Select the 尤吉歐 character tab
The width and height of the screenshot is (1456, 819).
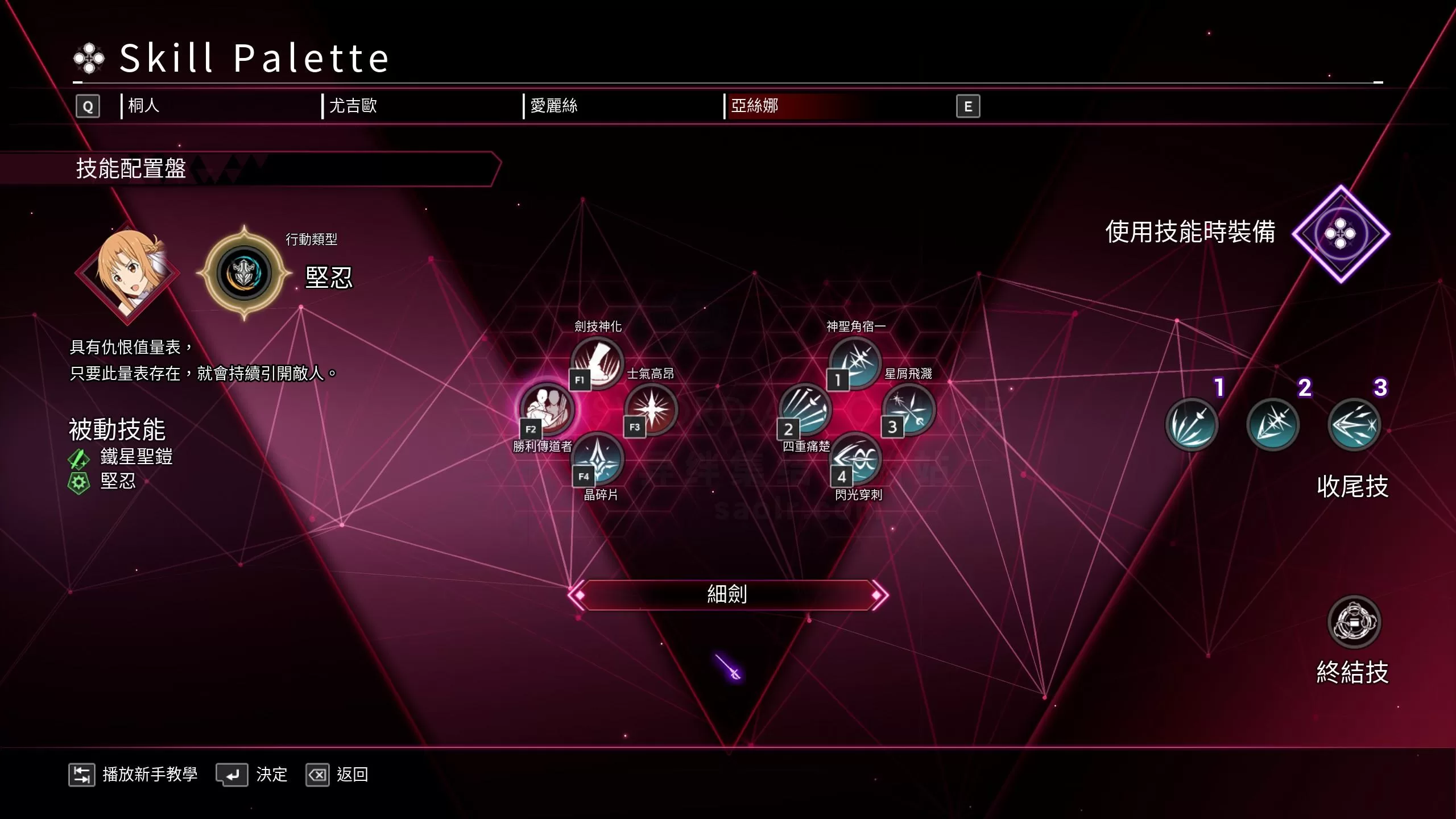click(x=353, y=106)
